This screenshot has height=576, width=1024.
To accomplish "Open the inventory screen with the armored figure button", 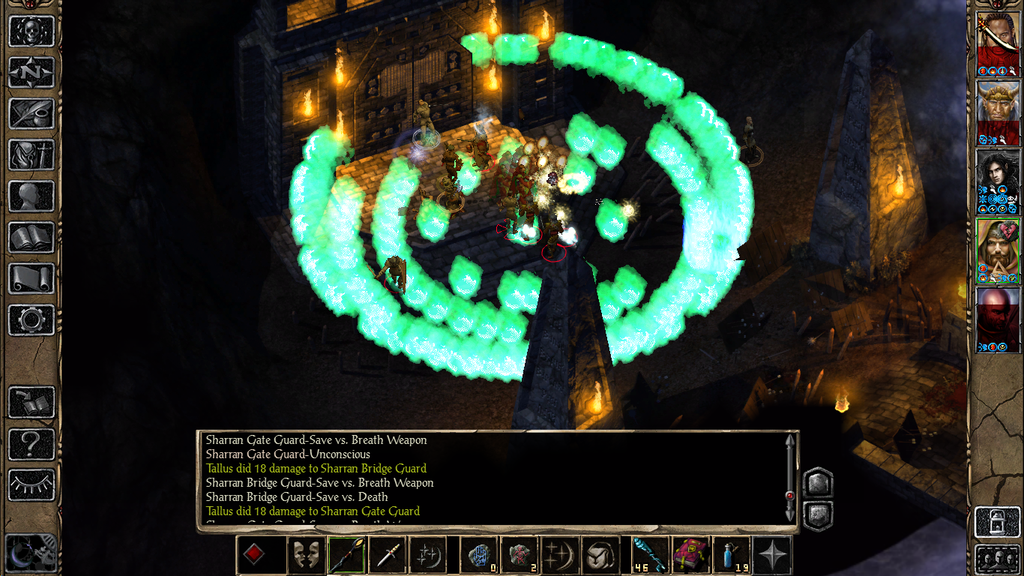I will tap(31, 155).
